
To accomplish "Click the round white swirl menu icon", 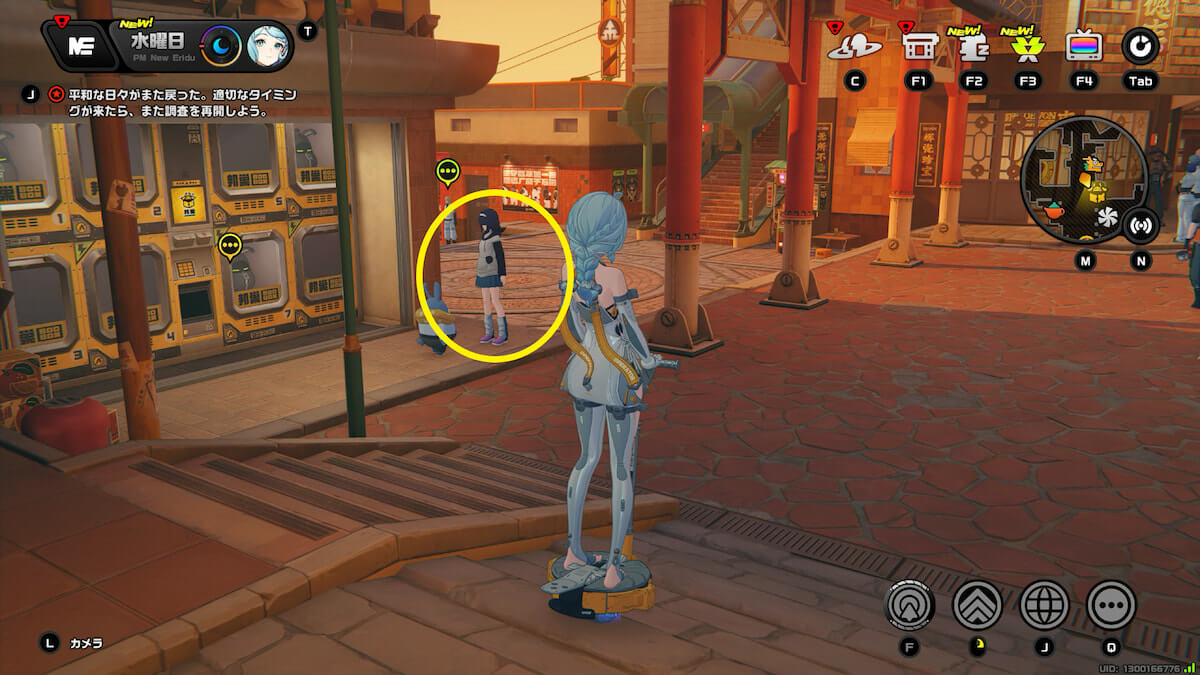I will click(1139, 46).
